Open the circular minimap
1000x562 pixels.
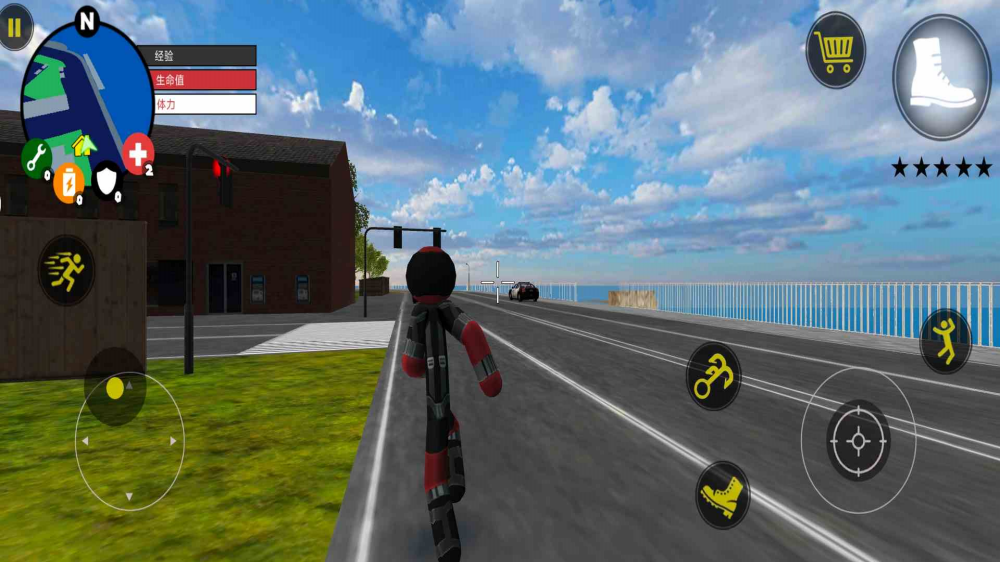pos(87,88)
